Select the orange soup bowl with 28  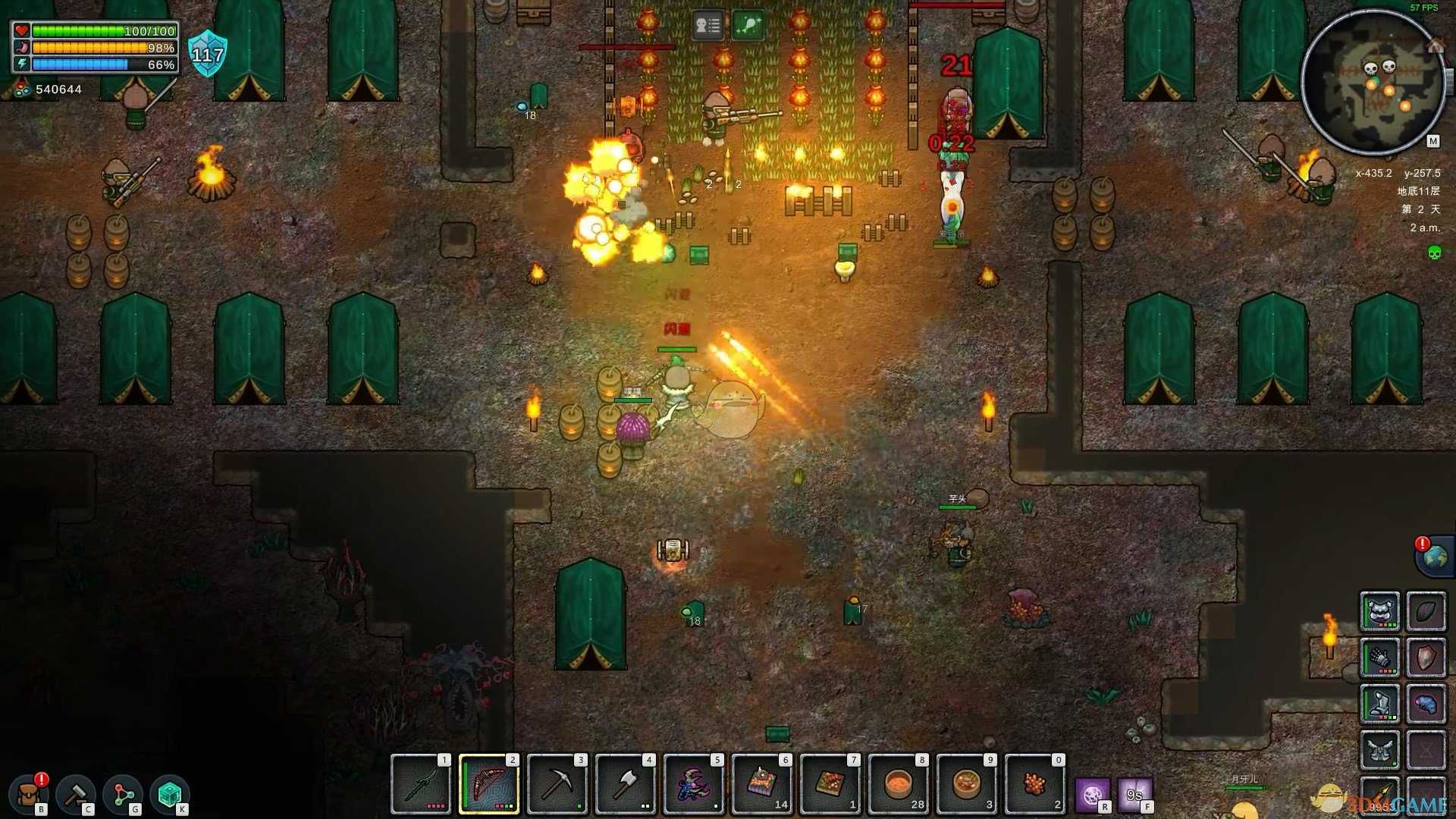click(x=899, y=784)
